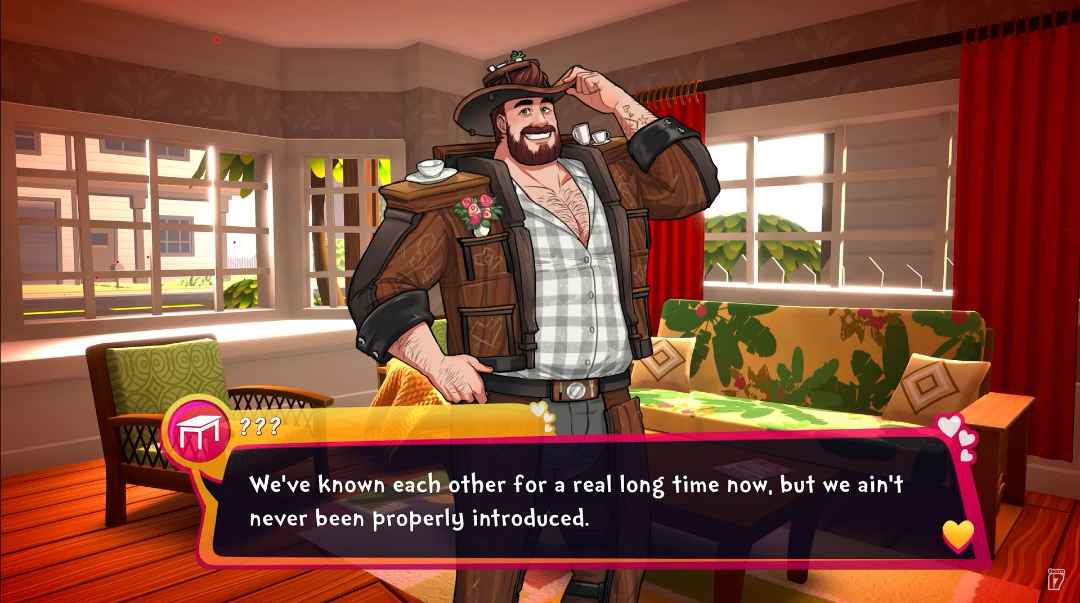
Task: Click the orange heart to continue dialogue
Action: point(957,536)
